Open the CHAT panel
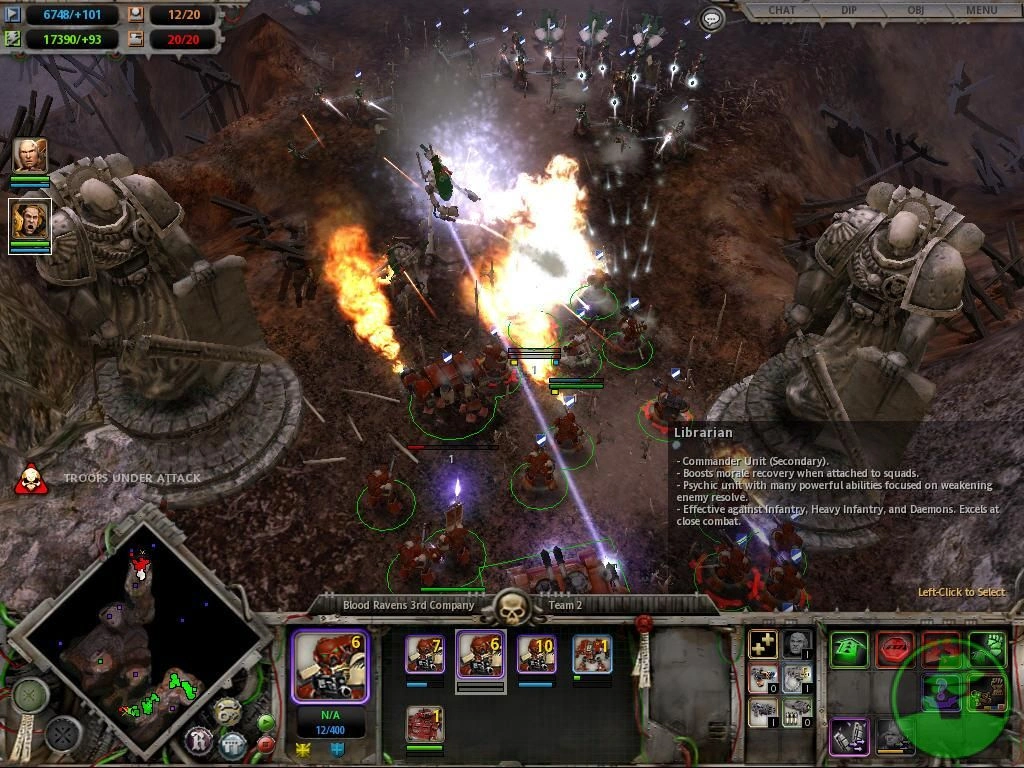The image size is (1024, 768). click(x=782, y=10)
